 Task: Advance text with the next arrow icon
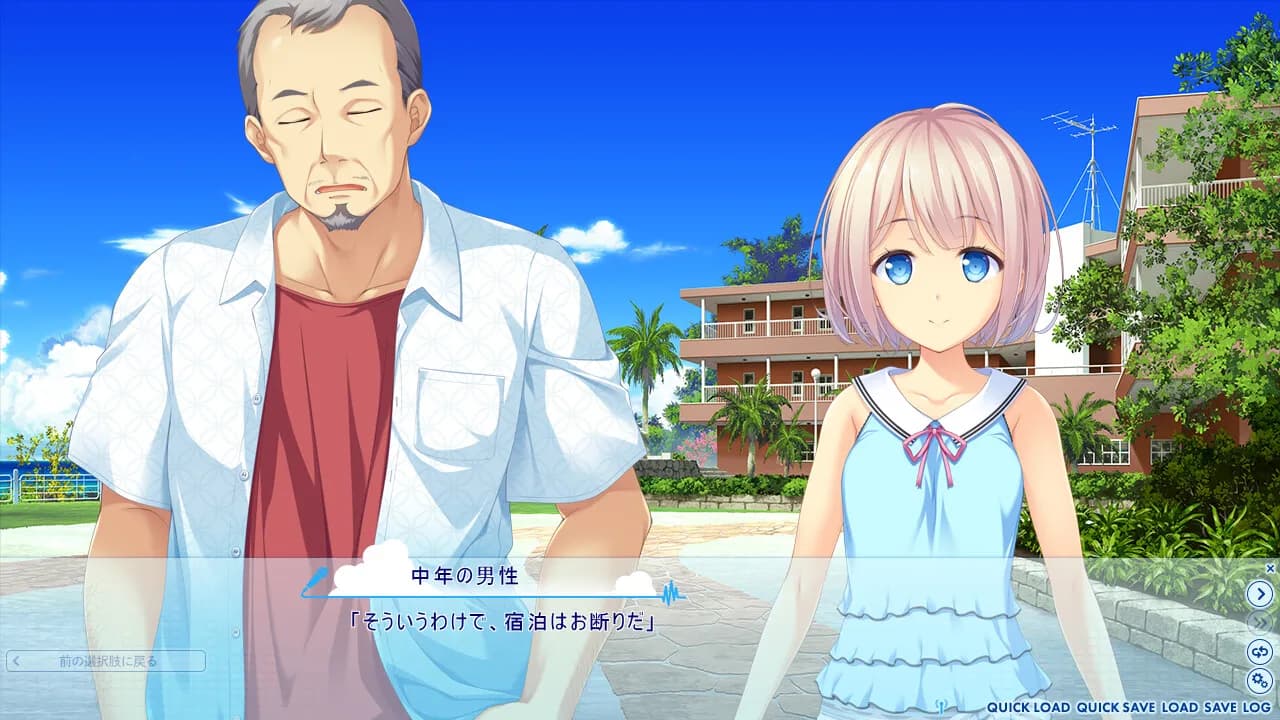[1261, 592]
